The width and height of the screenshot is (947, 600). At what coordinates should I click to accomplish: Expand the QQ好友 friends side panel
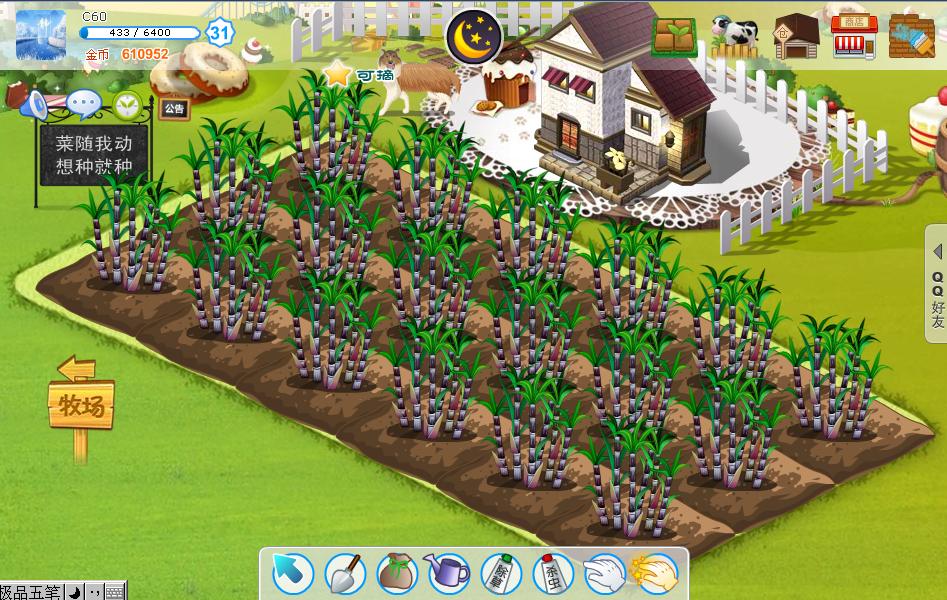pos(937,285)
